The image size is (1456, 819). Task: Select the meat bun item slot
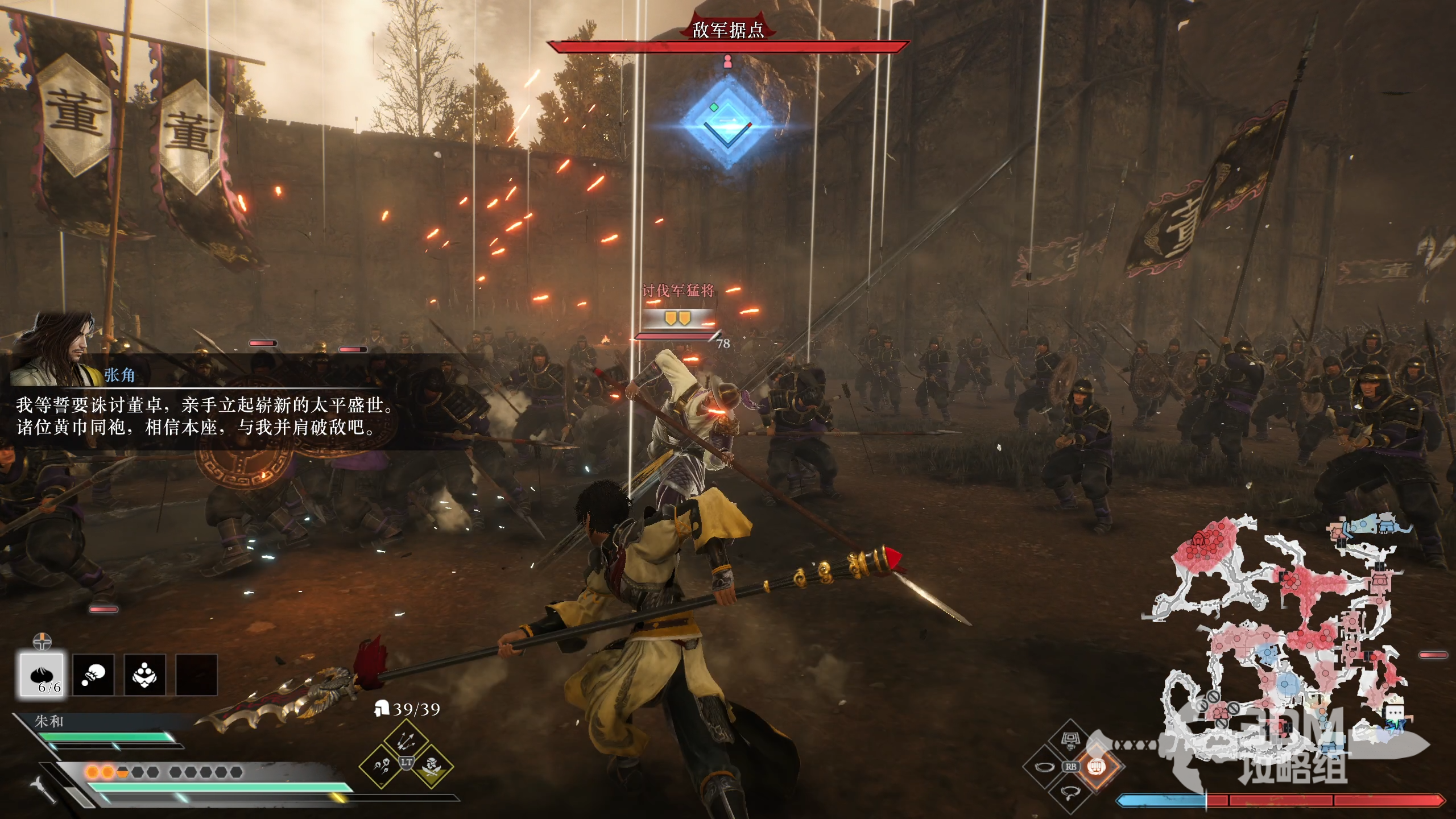(42, 675)
